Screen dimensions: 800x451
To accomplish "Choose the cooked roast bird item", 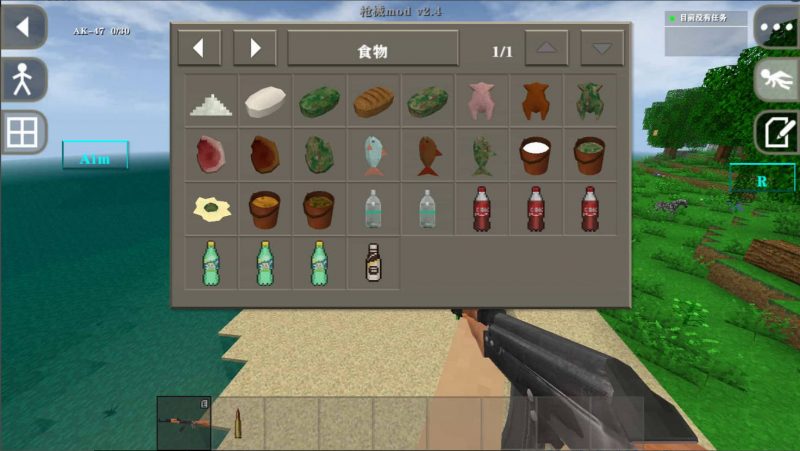I will tap(536, 100).
